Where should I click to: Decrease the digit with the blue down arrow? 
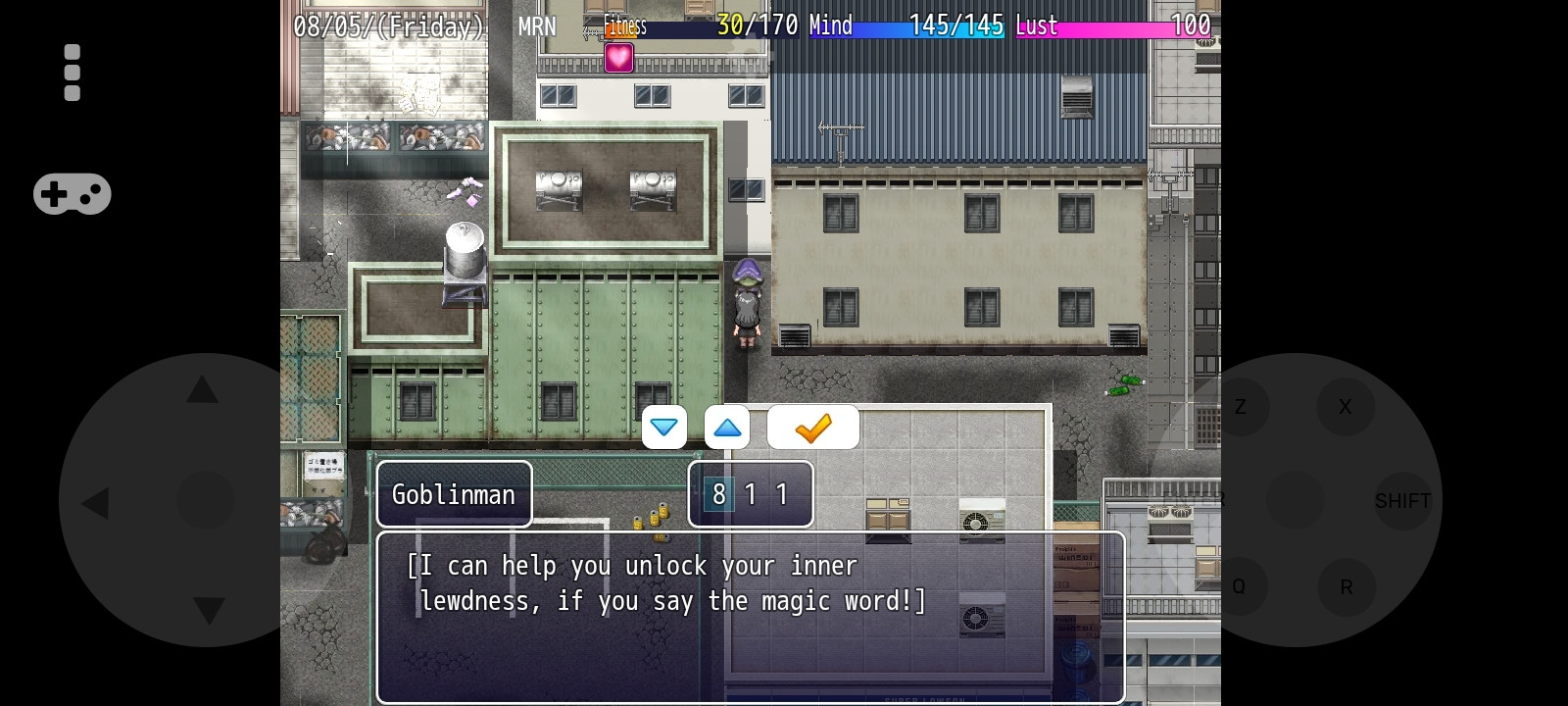click(x=663, y=428)
